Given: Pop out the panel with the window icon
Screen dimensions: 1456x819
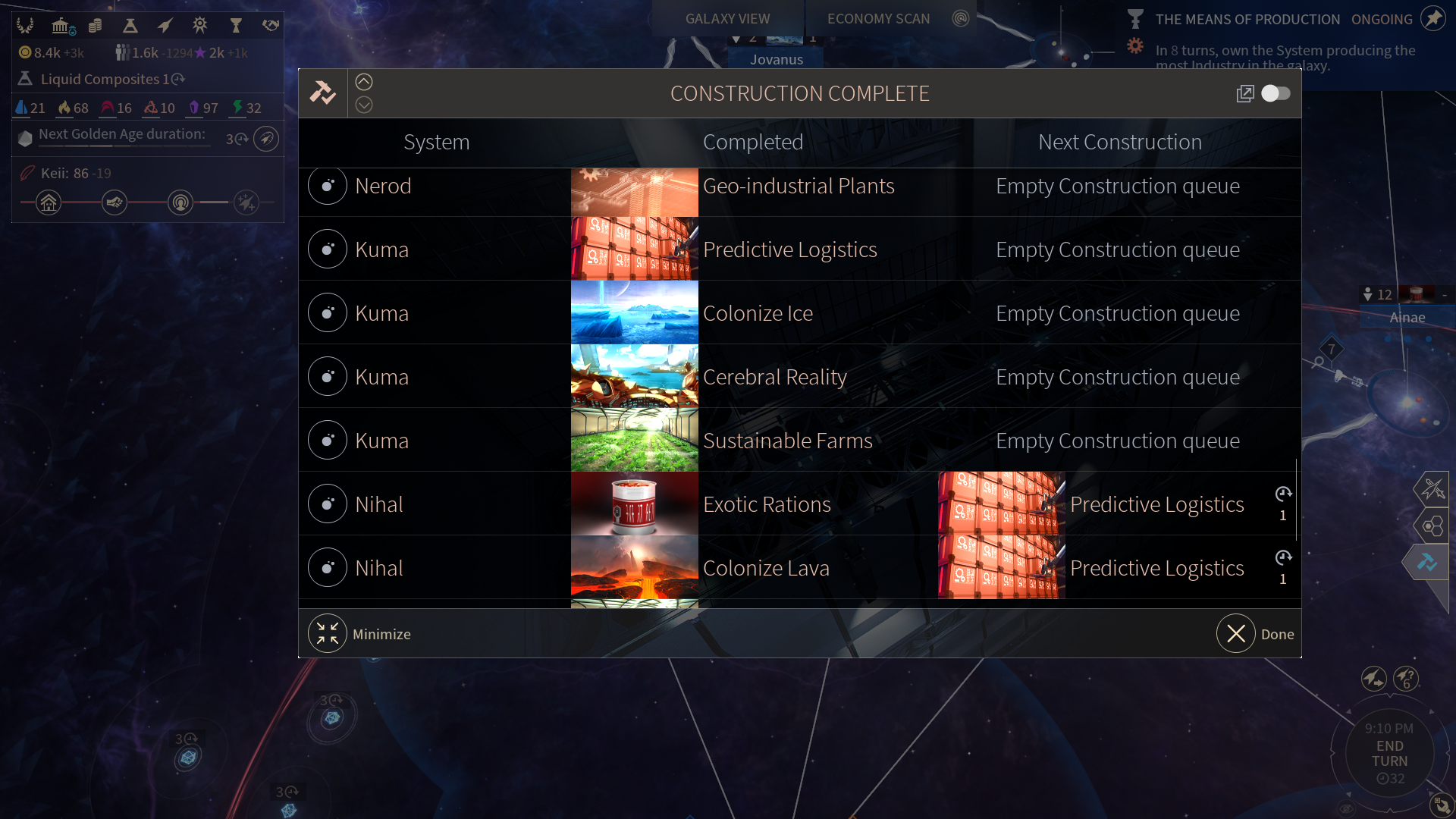Looking at the screenshot, I should click(x=1244, y=93).
